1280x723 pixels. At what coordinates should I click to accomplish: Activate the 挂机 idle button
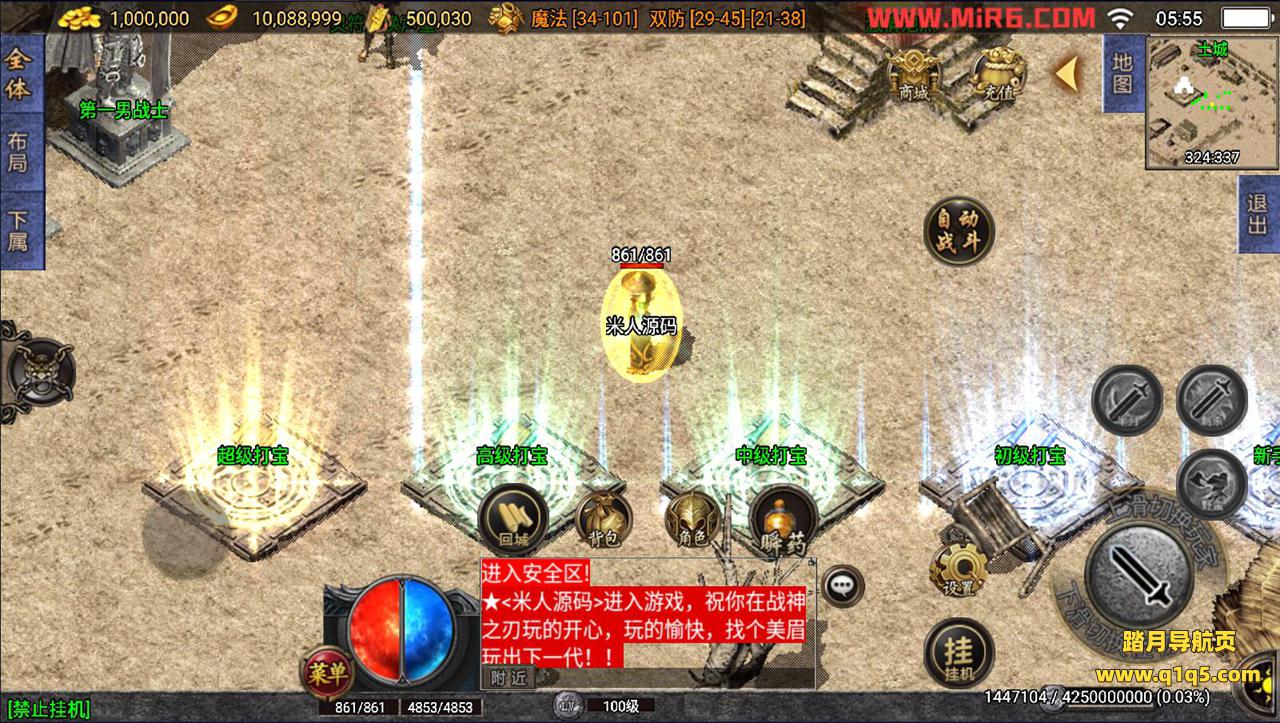959,654
